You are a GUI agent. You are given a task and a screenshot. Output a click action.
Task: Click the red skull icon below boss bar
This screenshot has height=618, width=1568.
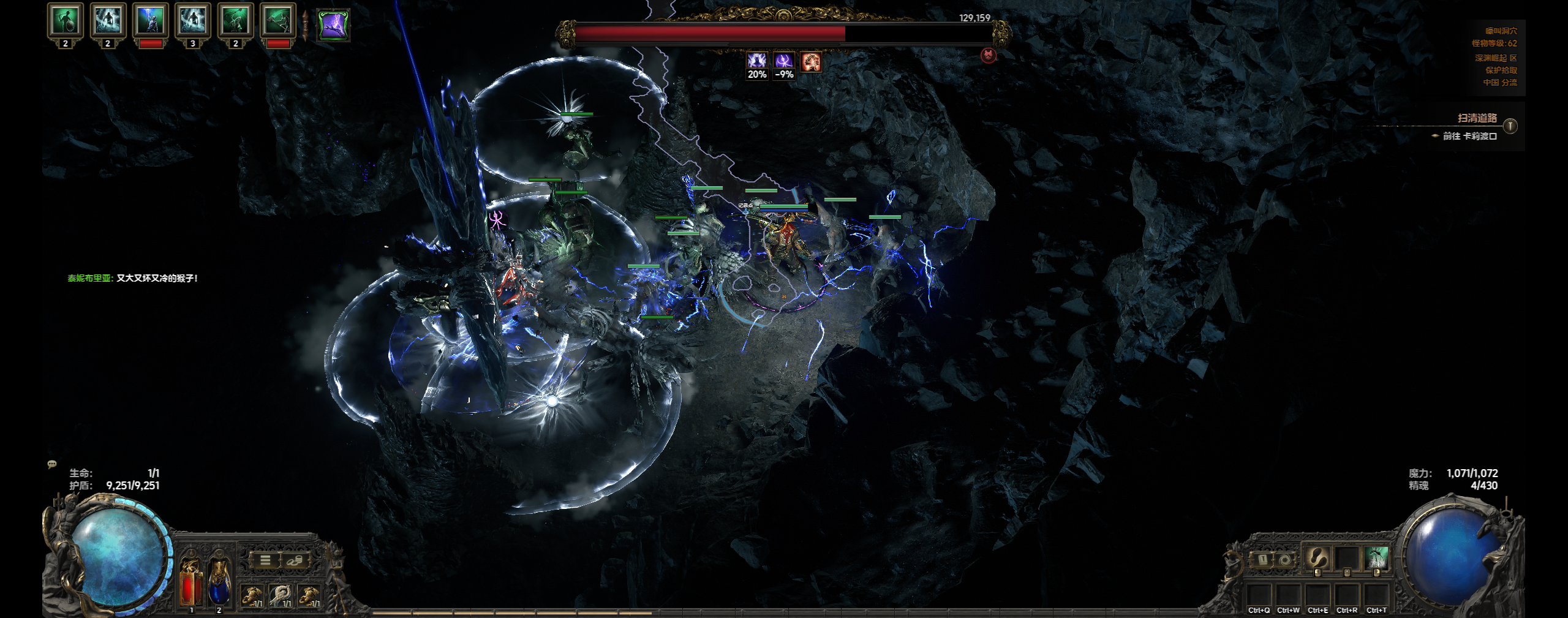click(x=988, y=56)
